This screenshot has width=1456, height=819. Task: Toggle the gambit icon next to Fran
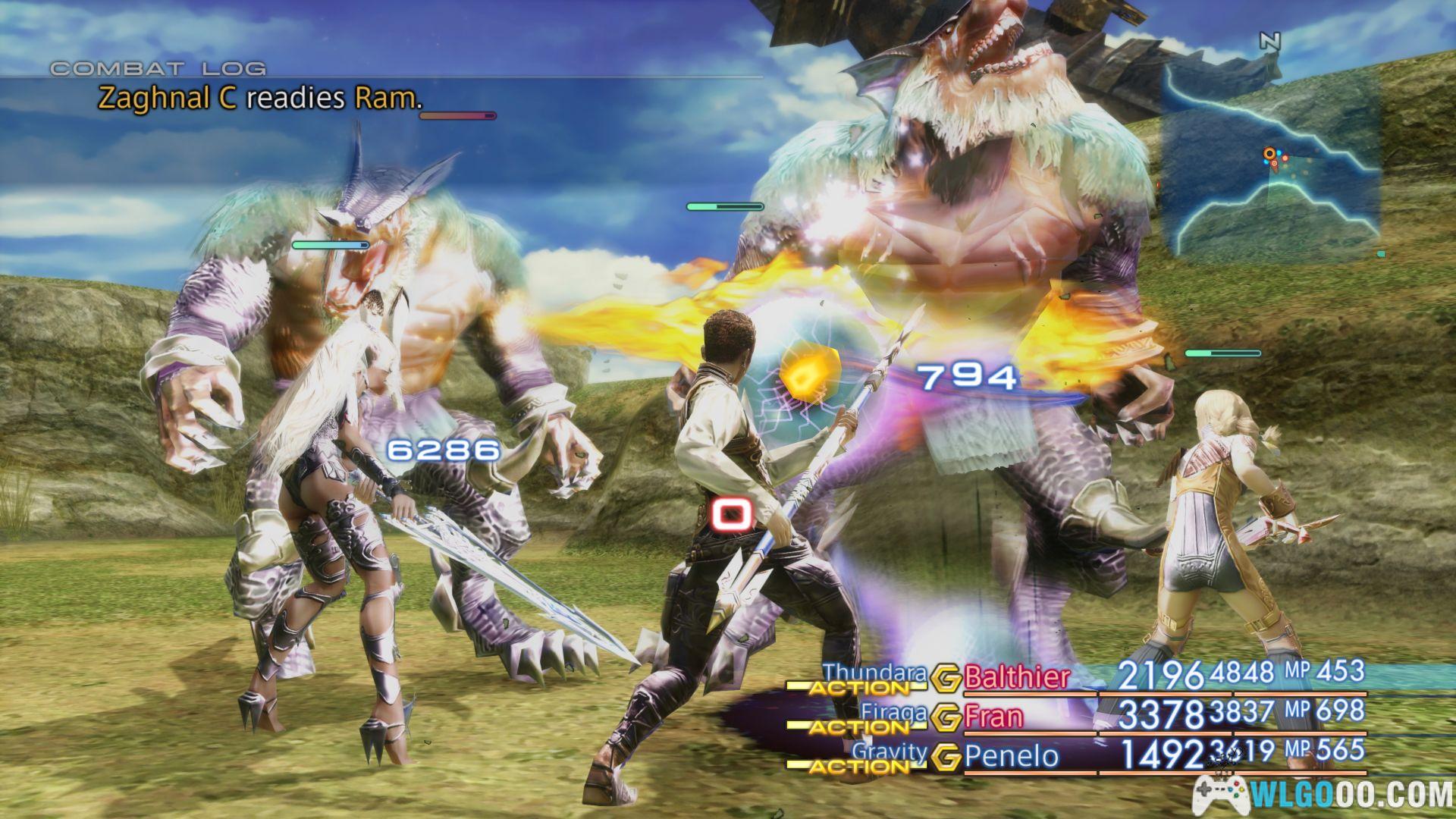pyautogui.click(x=946, y=717)
